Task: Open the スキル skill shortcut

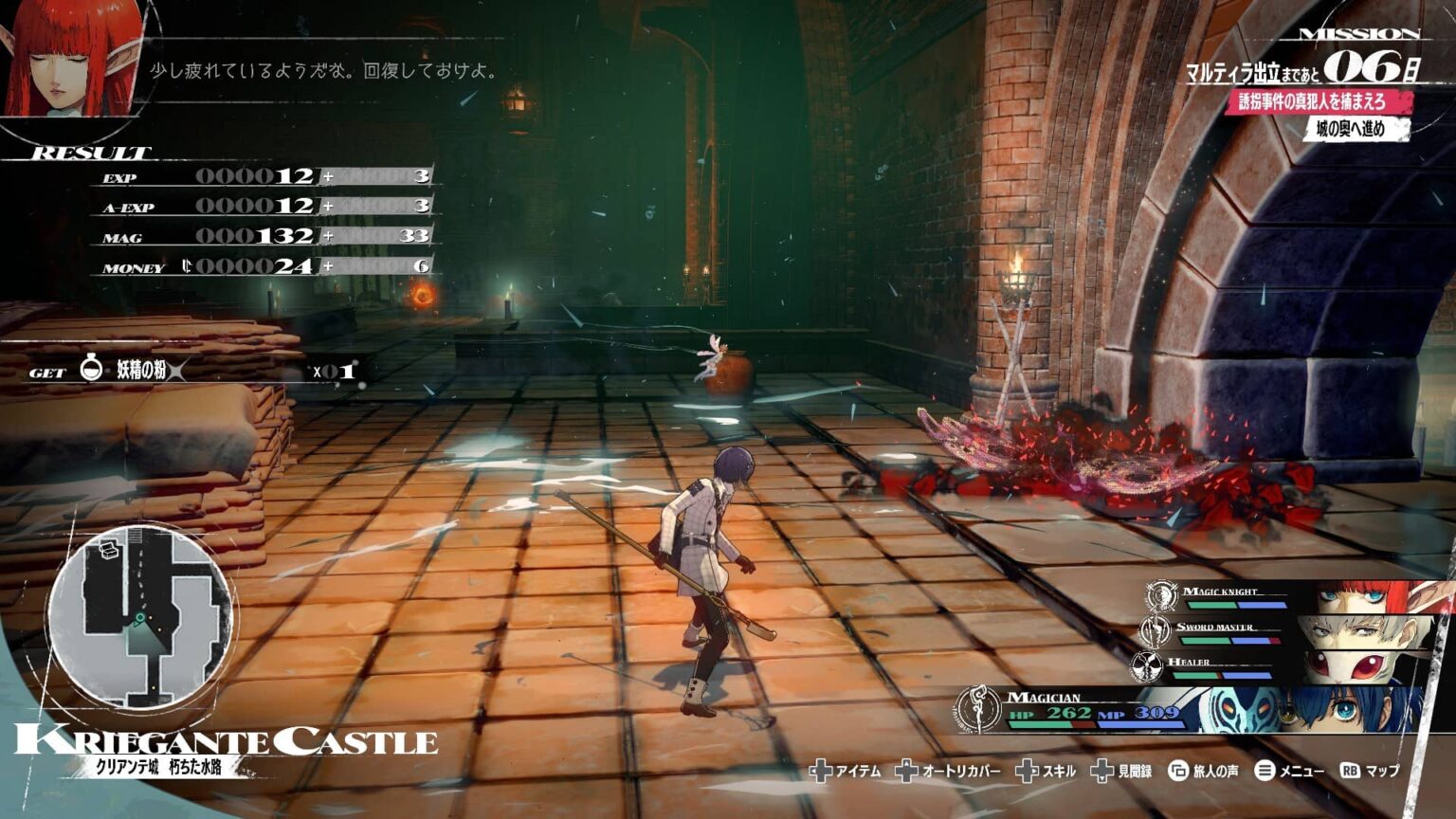Action: pos(1046,772)
